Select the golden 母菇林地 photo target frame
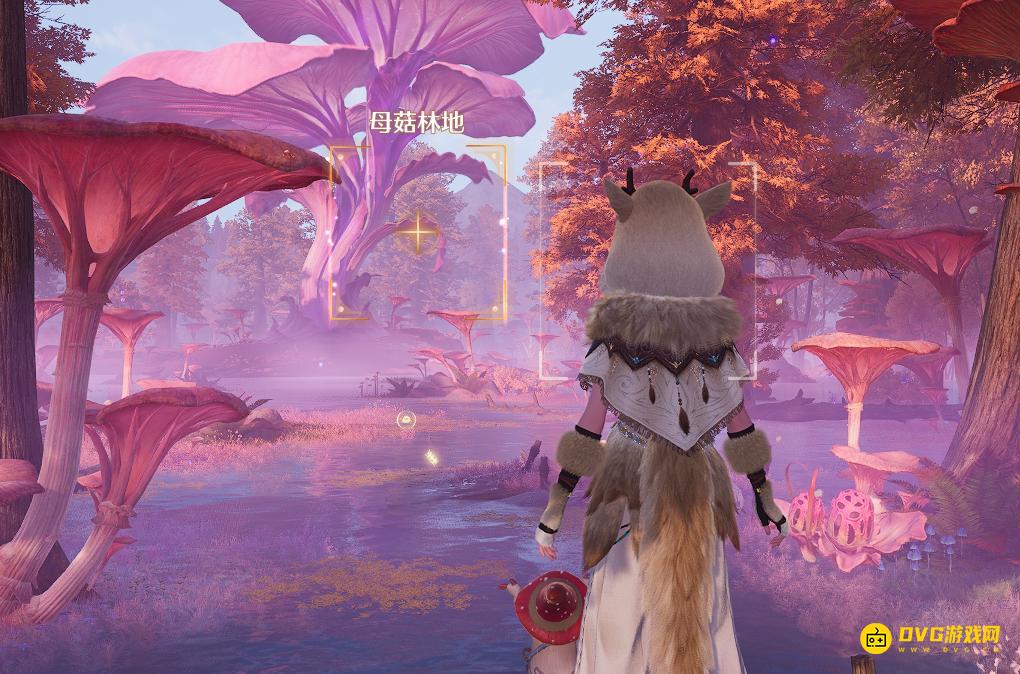Viewport: 1020px width, 674px height. [x=418, y=234]
